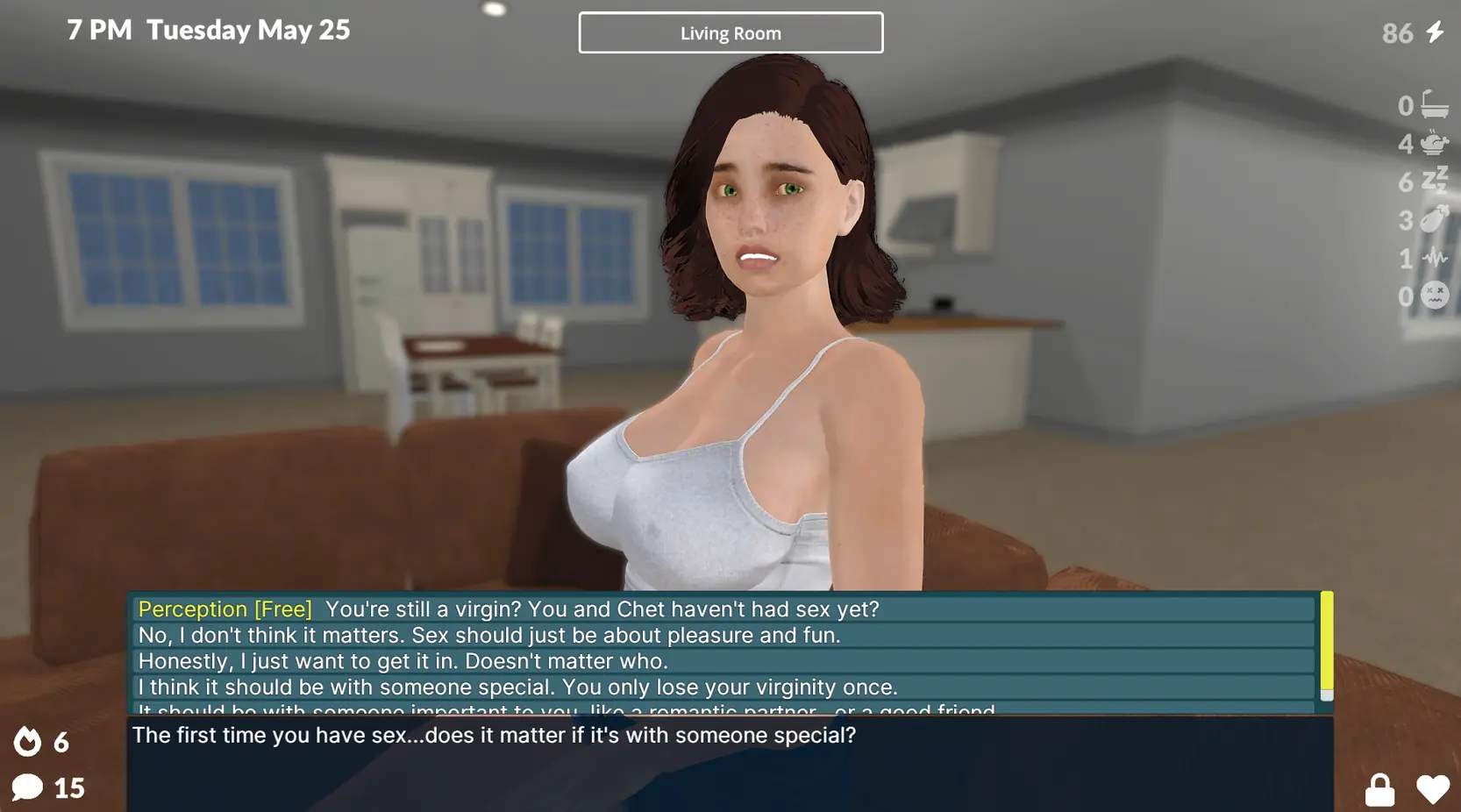1461x812 pixels.
Task: Pick the "pleasure and fun" reply
Action: click(x=489, y=635)
